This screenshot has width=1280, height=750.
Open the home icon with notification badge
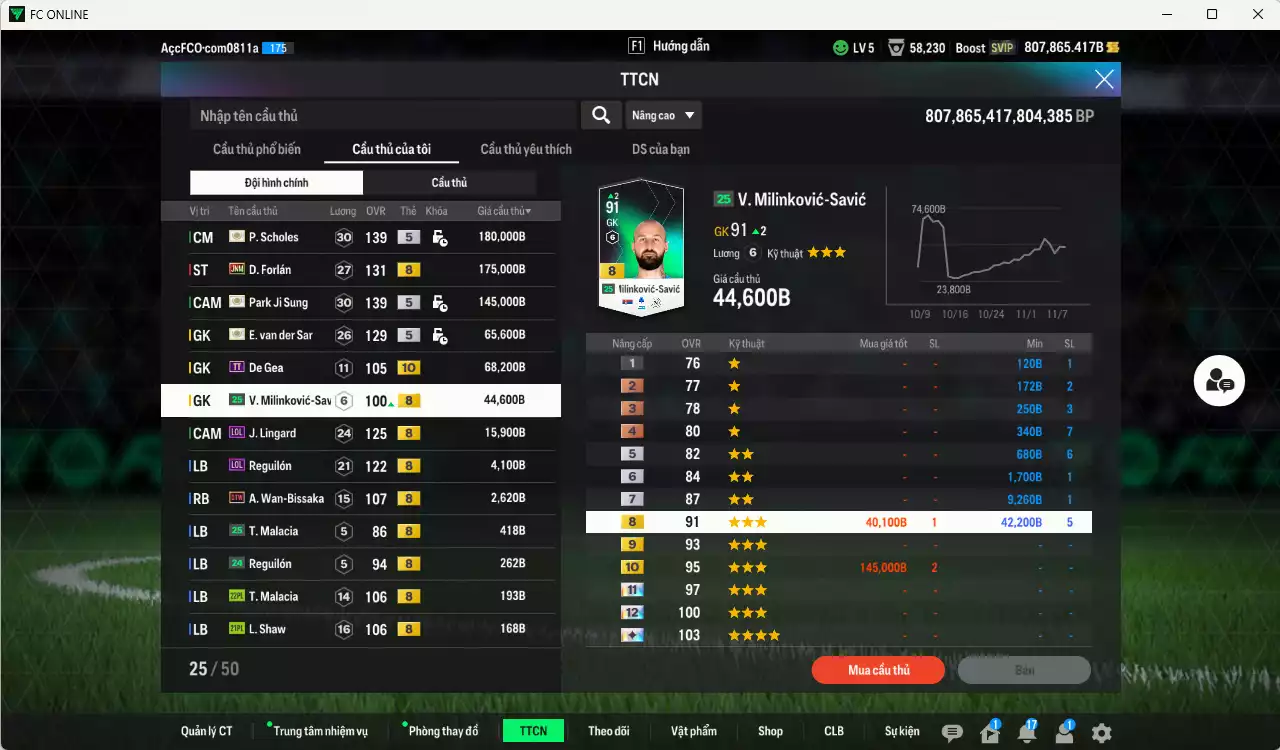click(990, 731)
